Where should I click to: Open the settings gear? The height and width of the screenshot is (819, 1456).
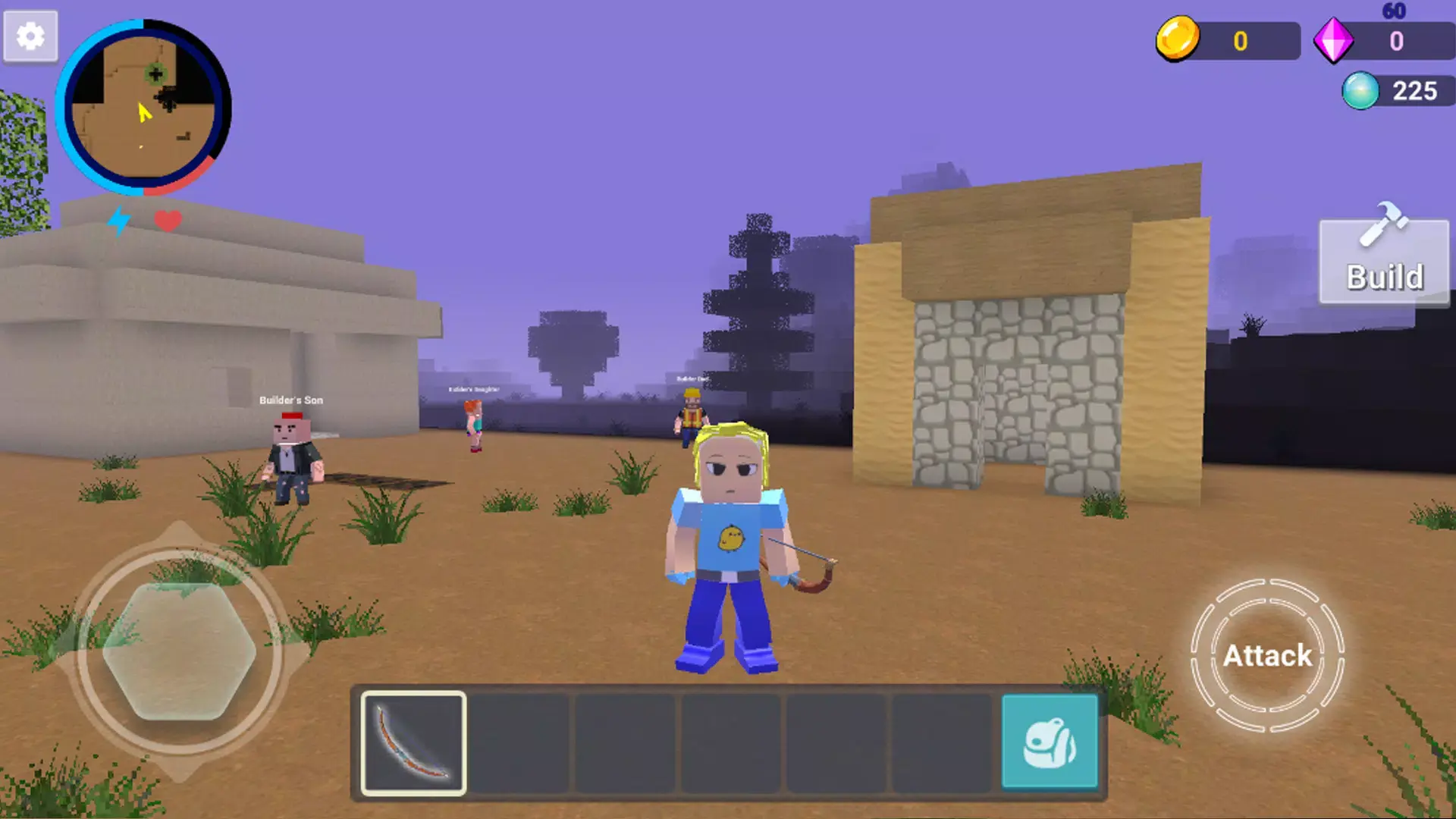click(30, 36)
